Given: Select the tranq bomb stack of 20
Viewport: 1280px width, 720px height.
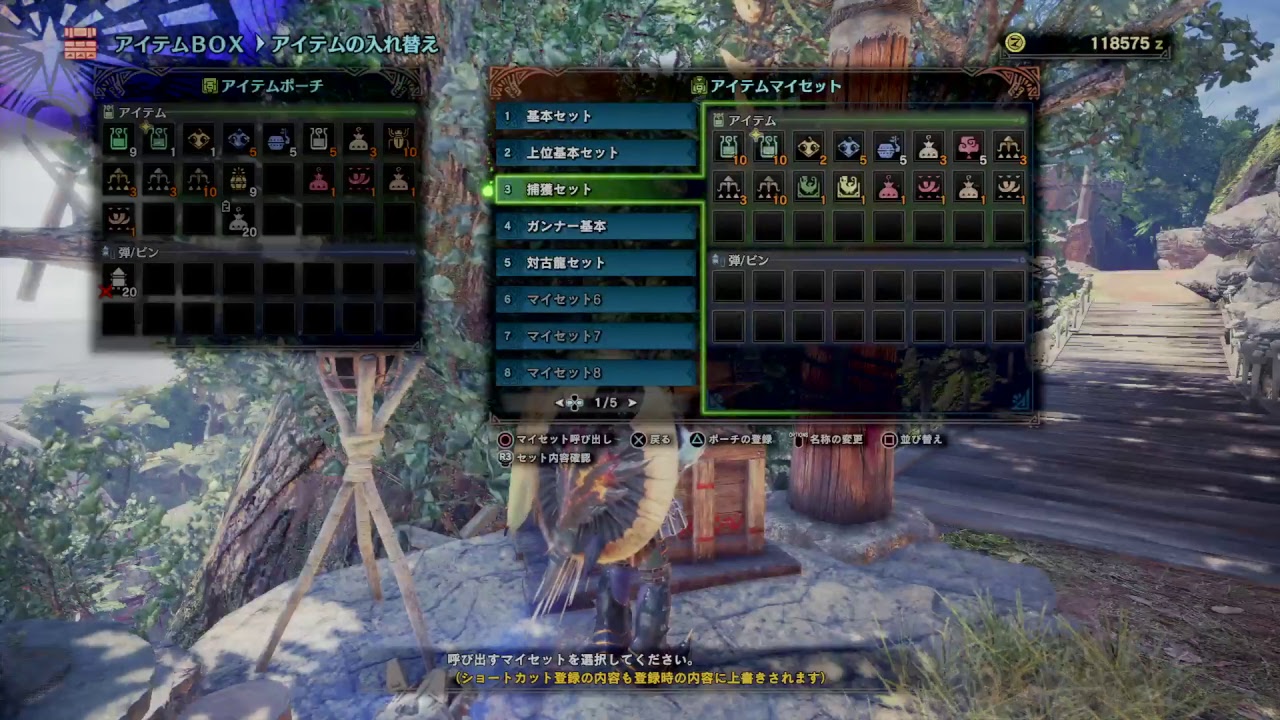Looking at the screenshot, I should tap(237, 219).
